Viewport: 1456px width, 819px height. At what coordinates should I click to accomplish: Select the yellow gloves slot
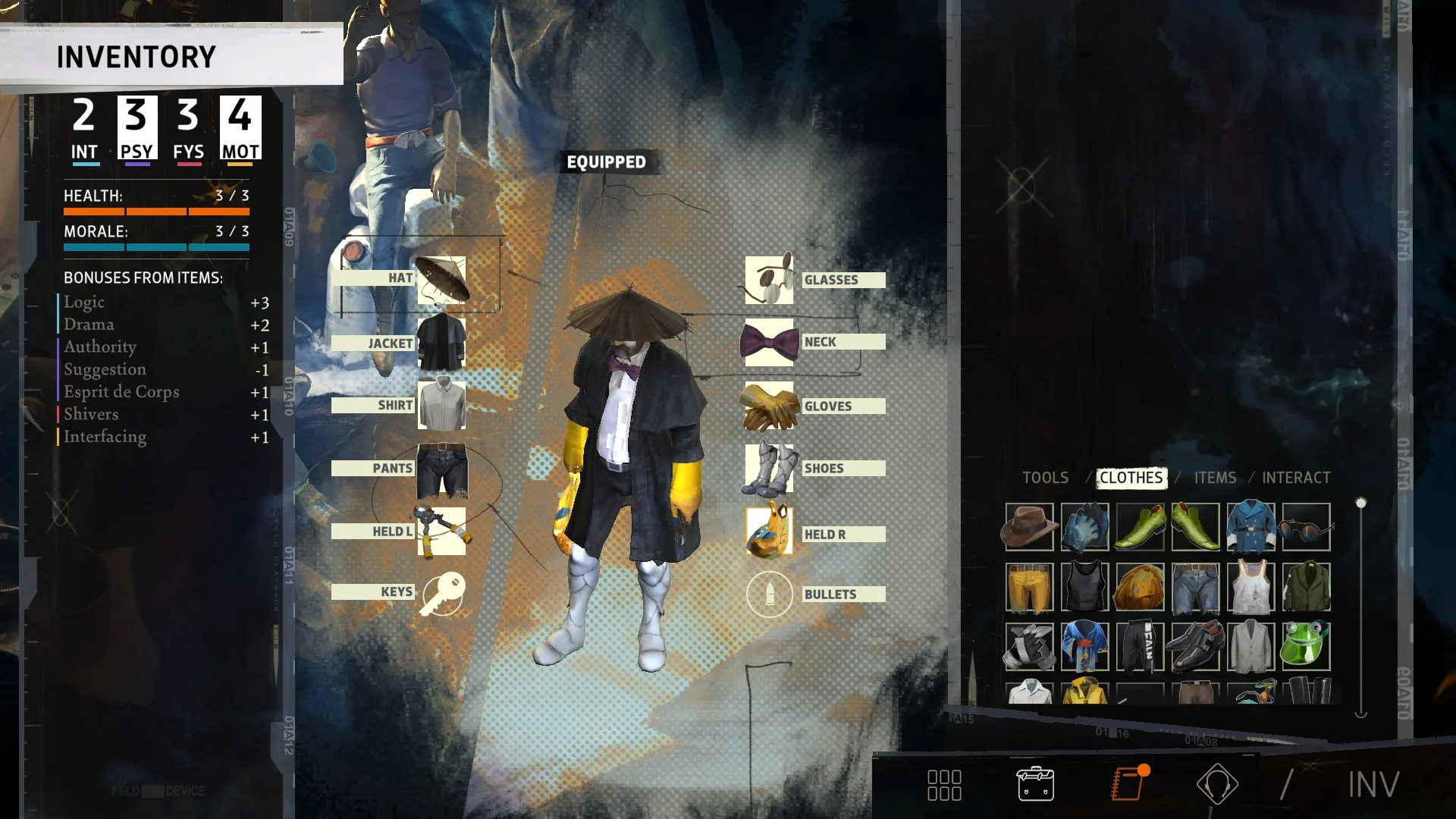769,406
